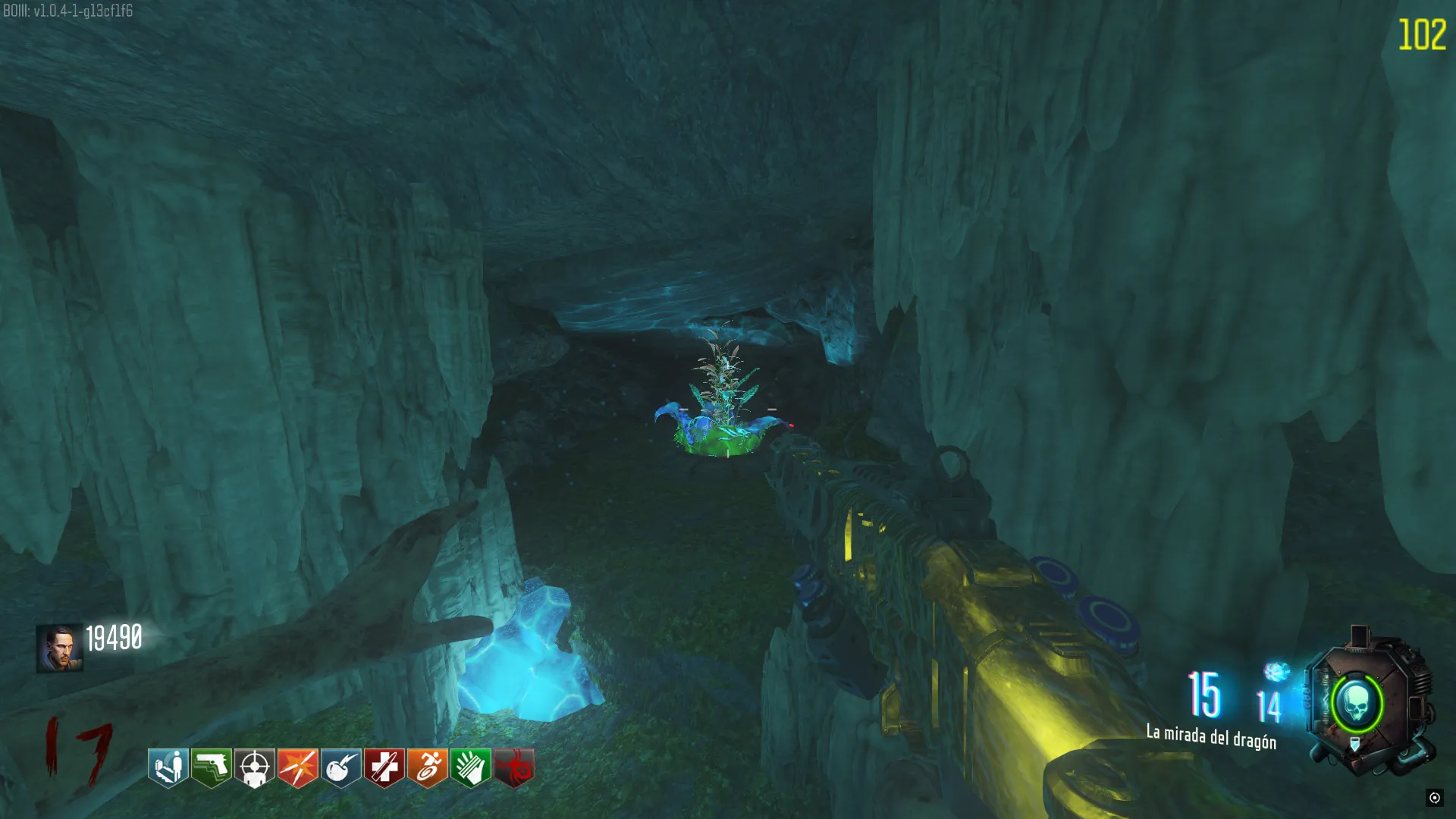The width and height of the screenshot is (1456, 819).
Task: Click the Electric Cherry perk icon
Action: pos(341,767)
